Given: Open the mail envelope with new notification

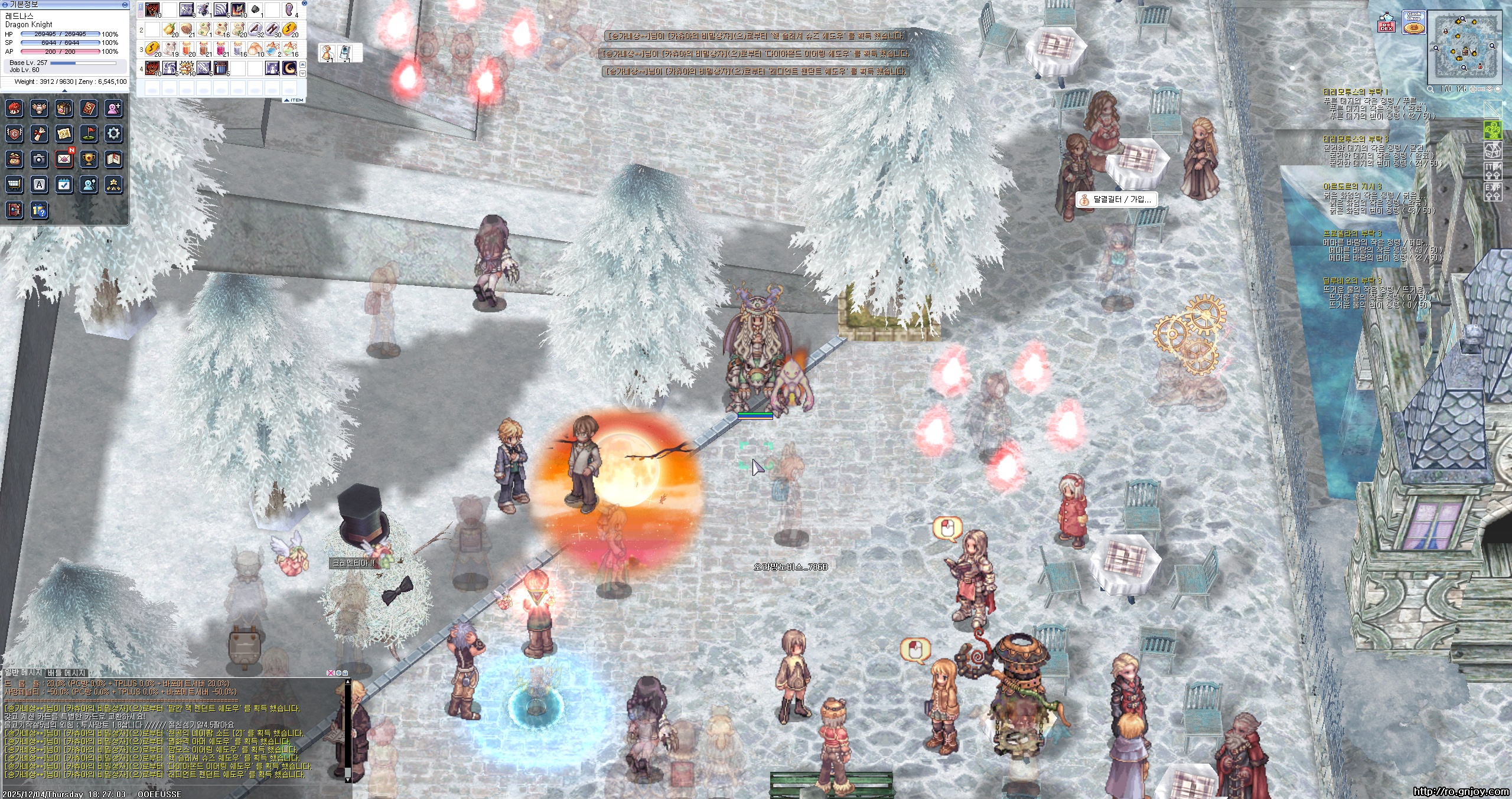Looking at the screenshot, I should (x=64, y=159).
